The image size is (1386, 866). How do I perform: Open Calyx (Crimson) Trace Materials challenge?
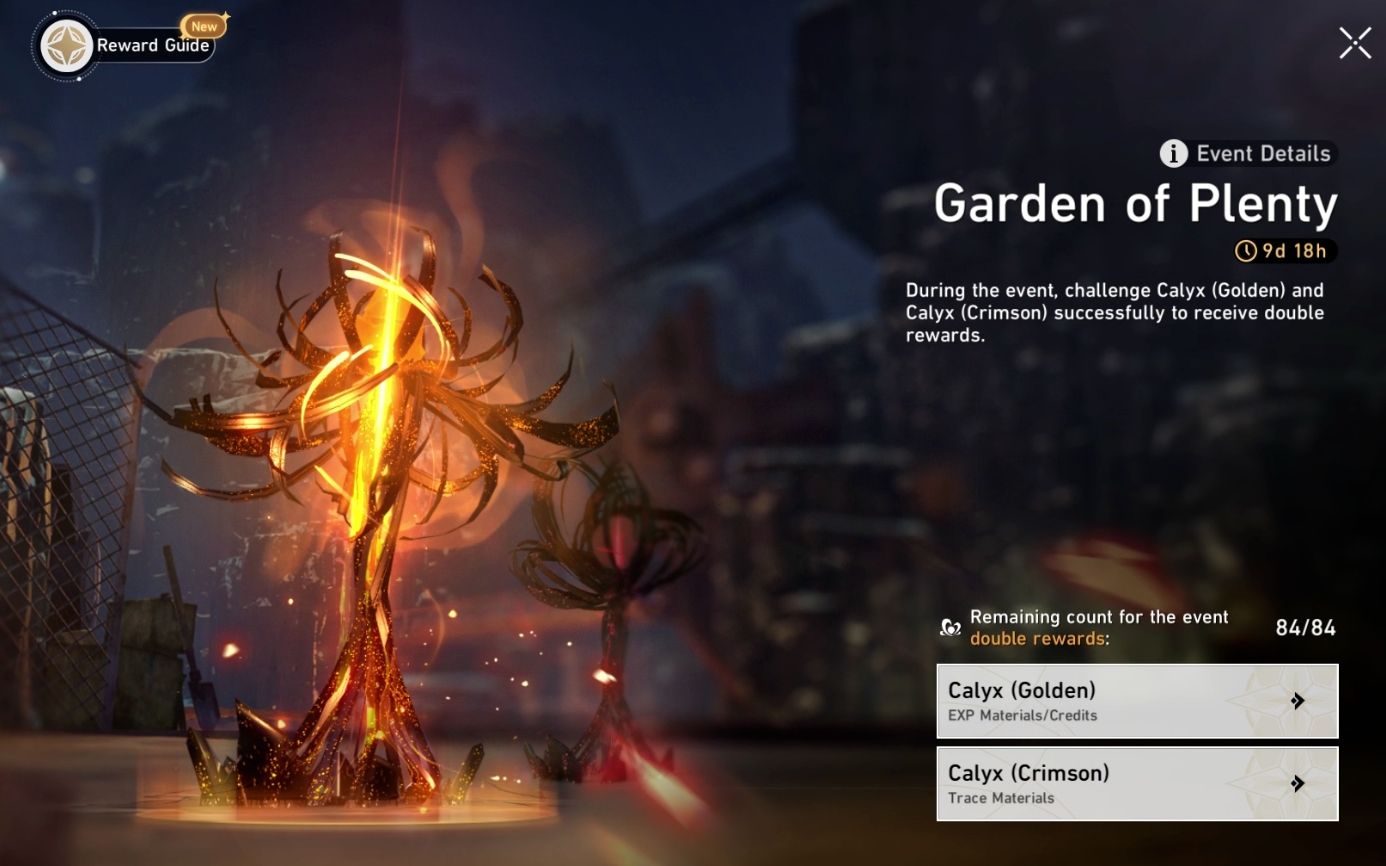1100,783
